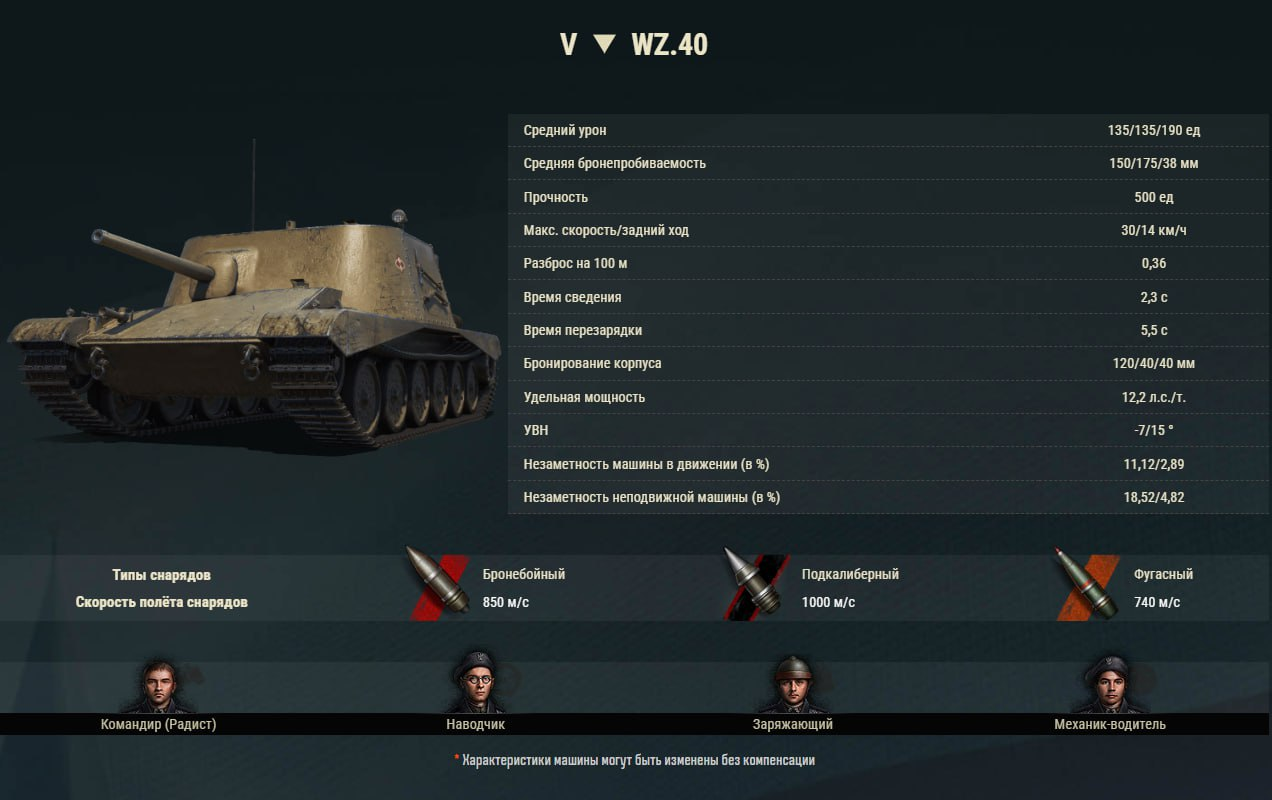Open the Командир (Радист) crew portrait
Image resolution: width=1272 pixels, height=800 pixels.
click(158, 685)
